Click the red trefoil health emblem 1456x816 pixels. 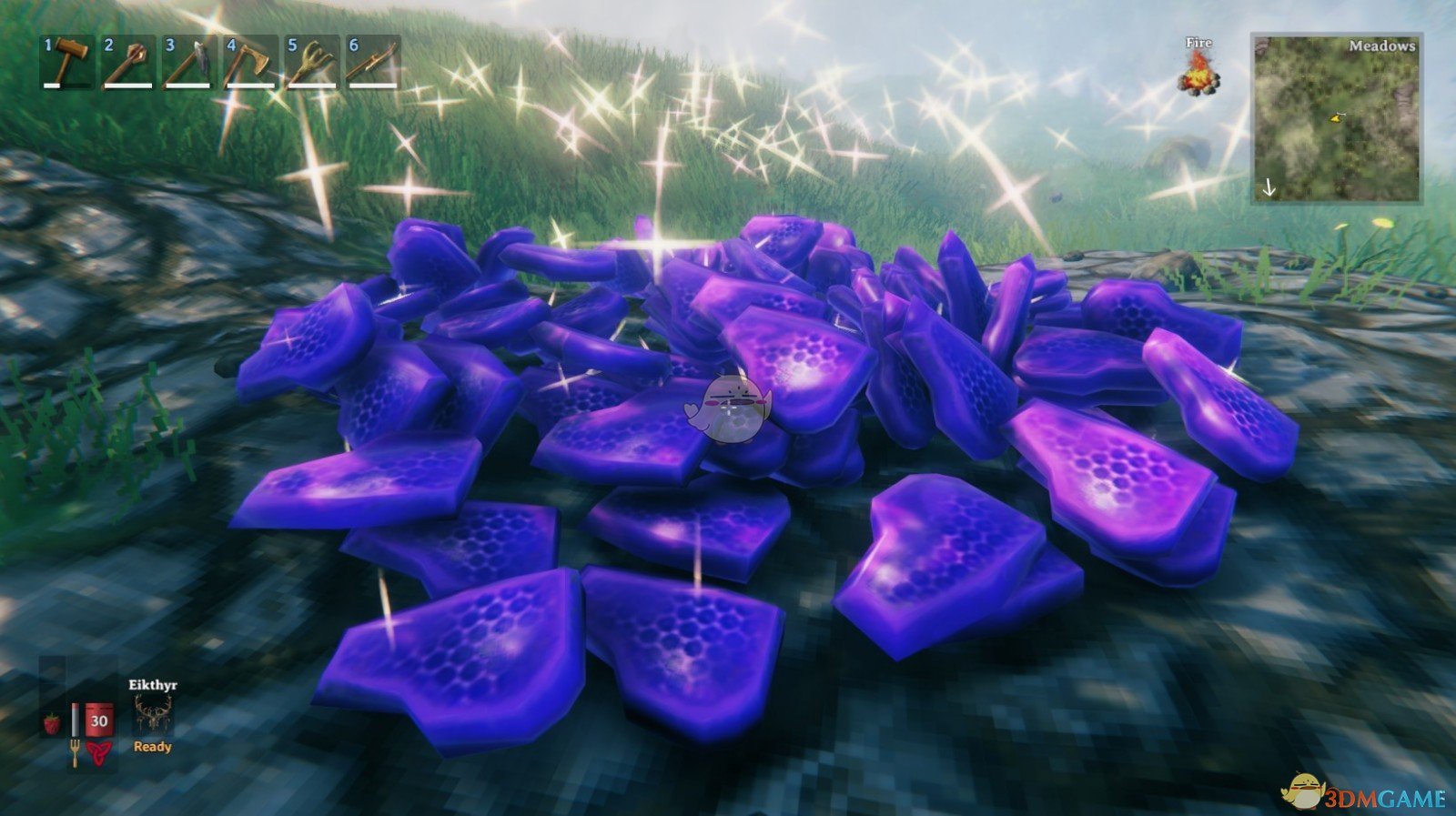pos(99,751)
